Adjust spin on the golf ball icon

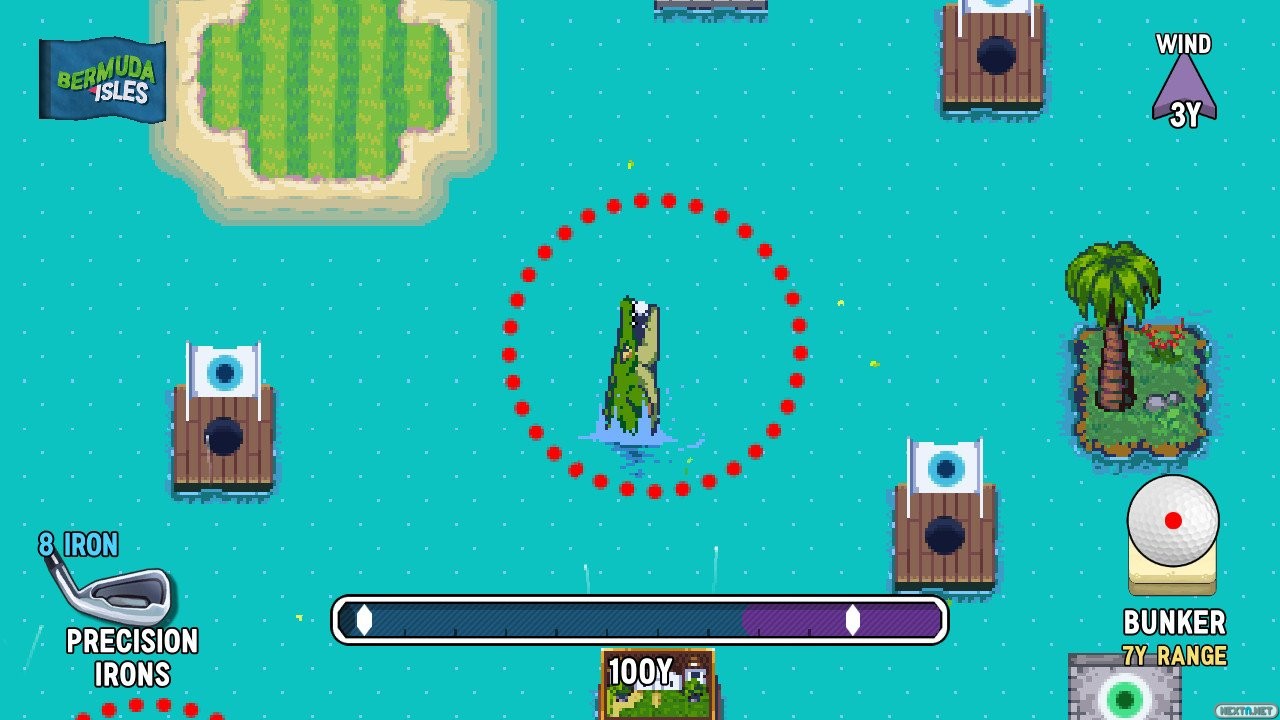(x=1172, y=520)
